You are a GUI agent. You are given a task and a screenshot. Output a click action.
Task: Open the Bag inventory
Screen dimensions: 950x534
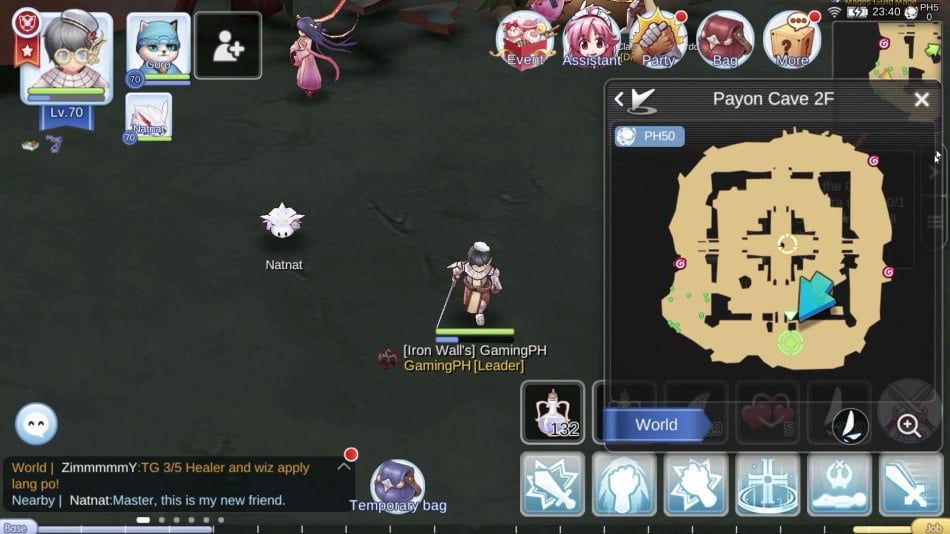click(725, 40)
